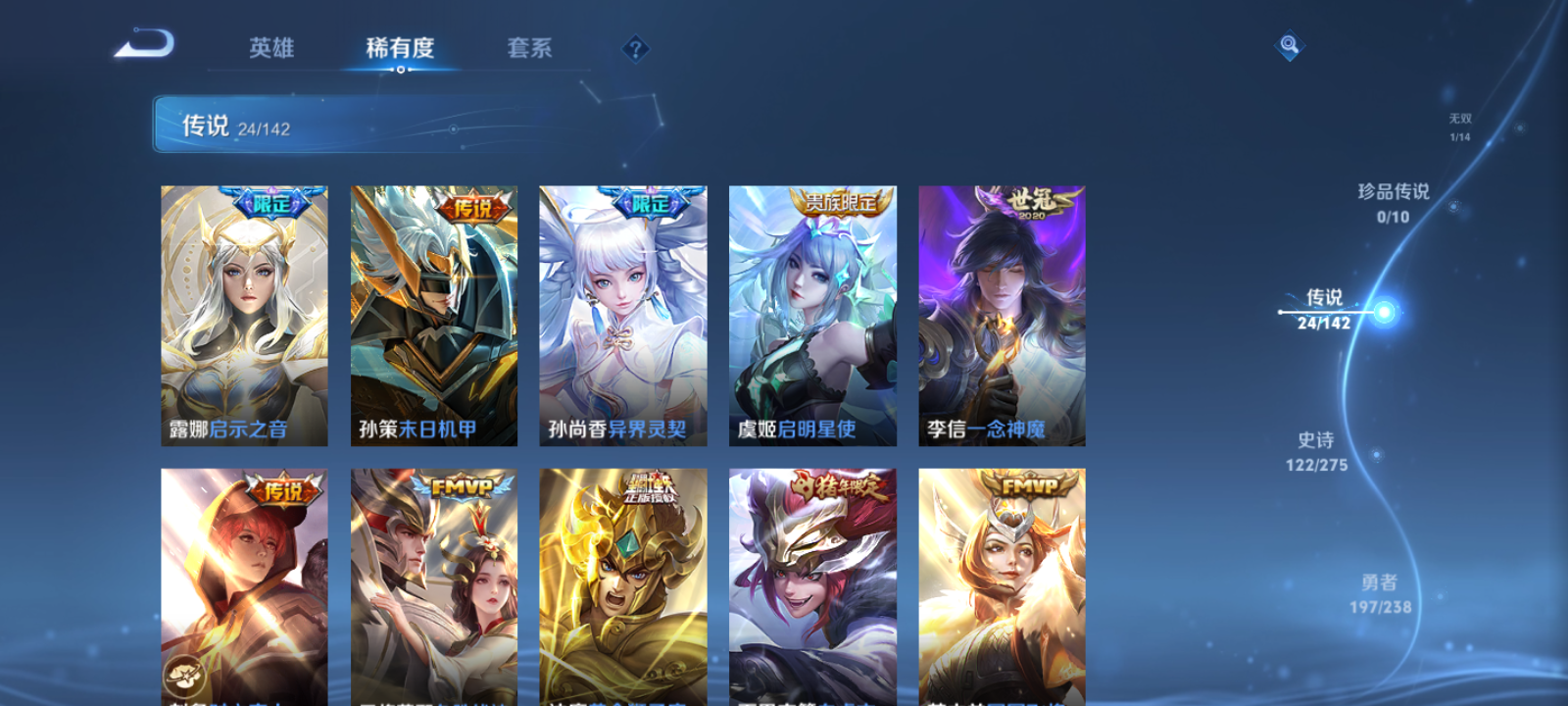Select the 珍品传说 0/10 category

[1395, 202]
